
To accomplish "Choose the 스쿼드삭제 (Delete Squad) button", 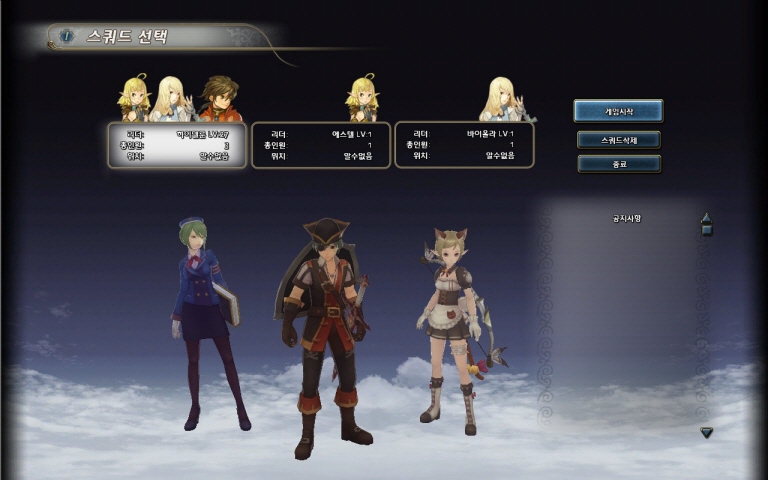I will click(618, 139).
